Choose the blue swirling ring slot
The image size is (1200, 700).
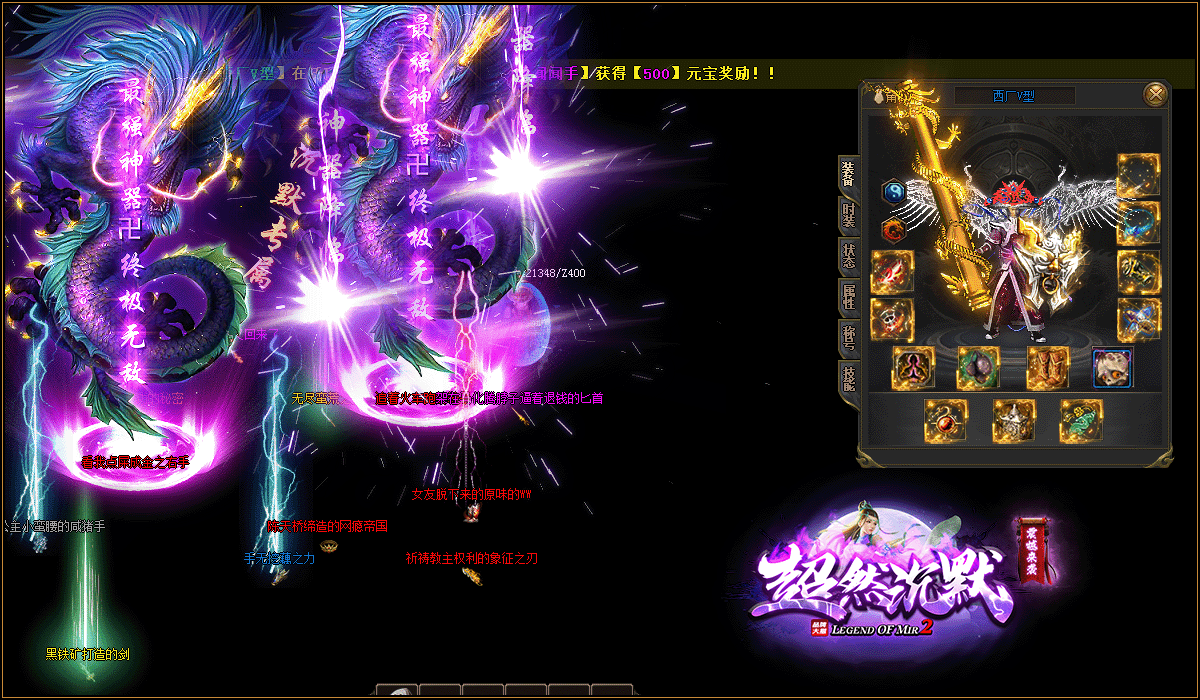point(1138,223)
